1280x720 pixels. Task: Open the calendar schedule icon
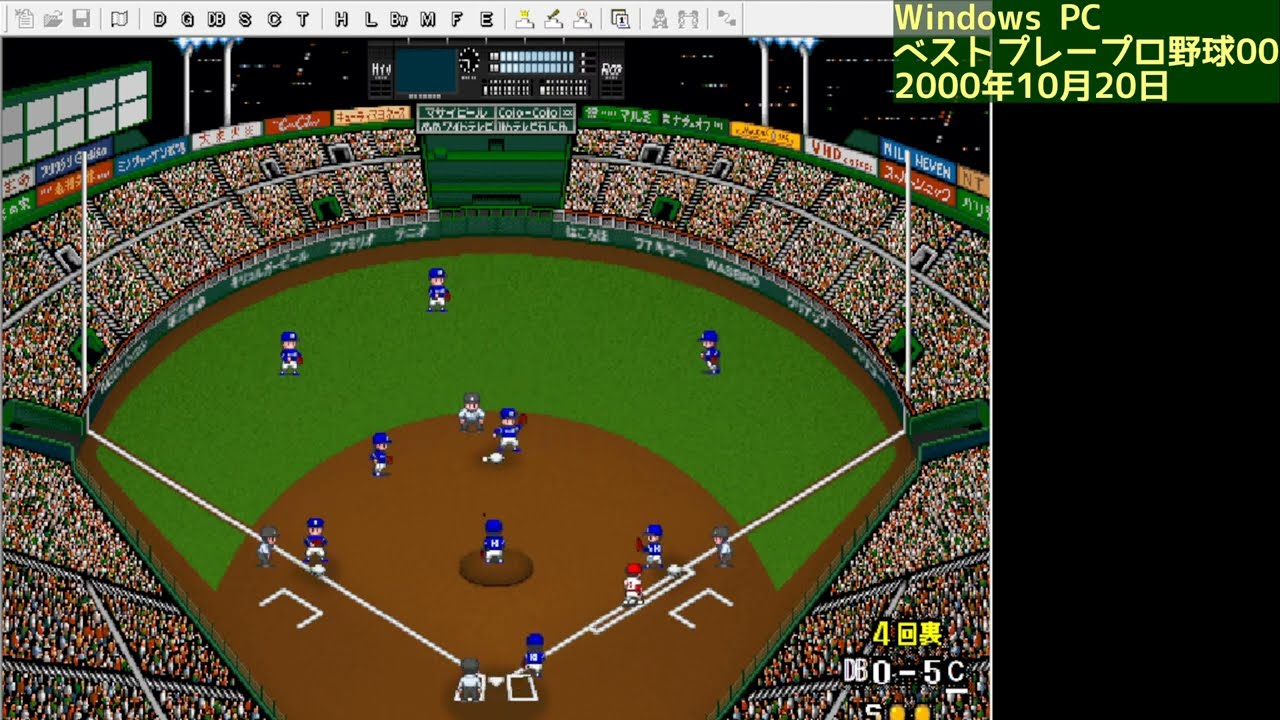point(621,16)
